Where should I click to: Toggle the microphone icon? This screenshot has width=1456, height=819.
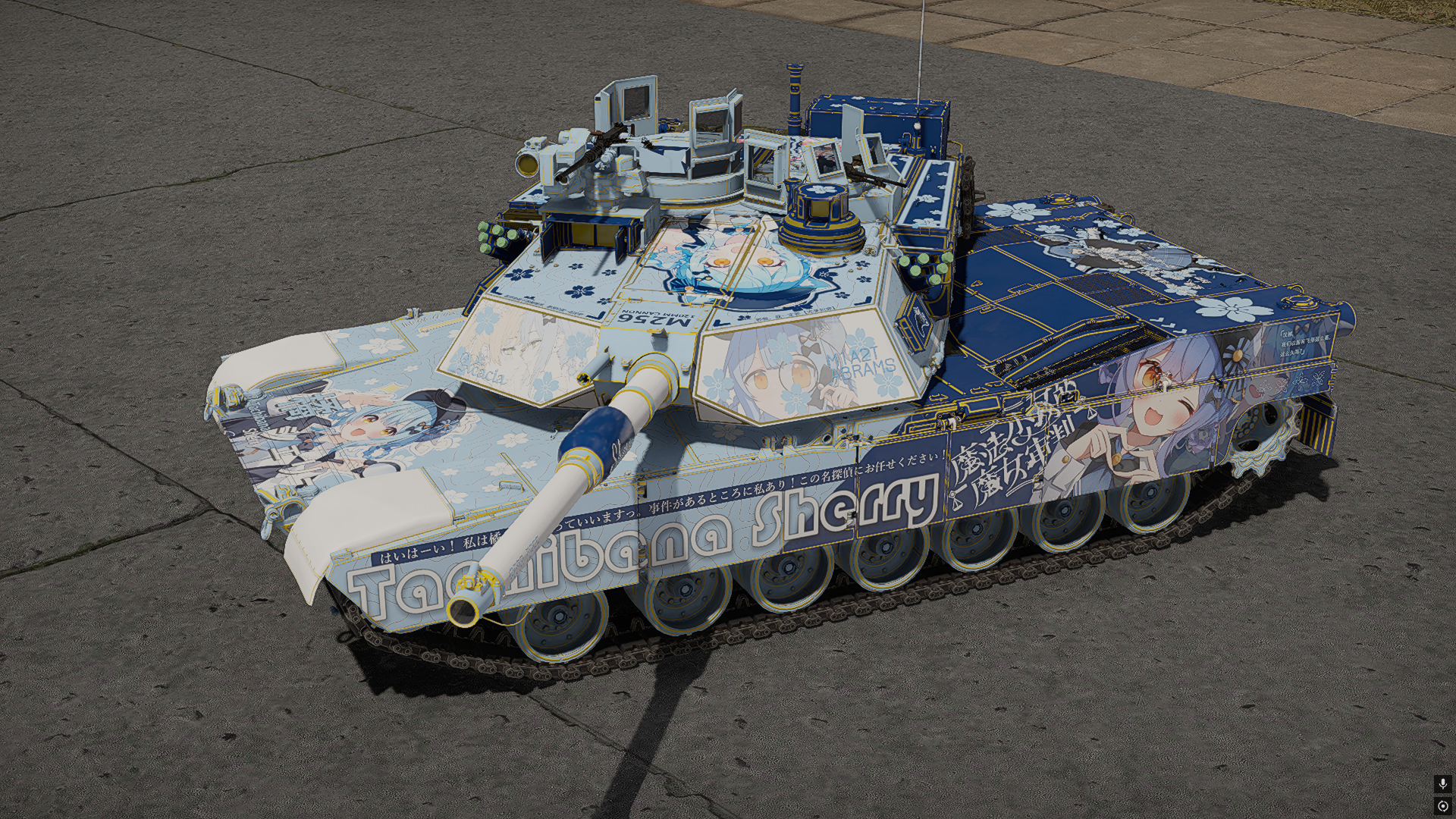(1442, 783)
